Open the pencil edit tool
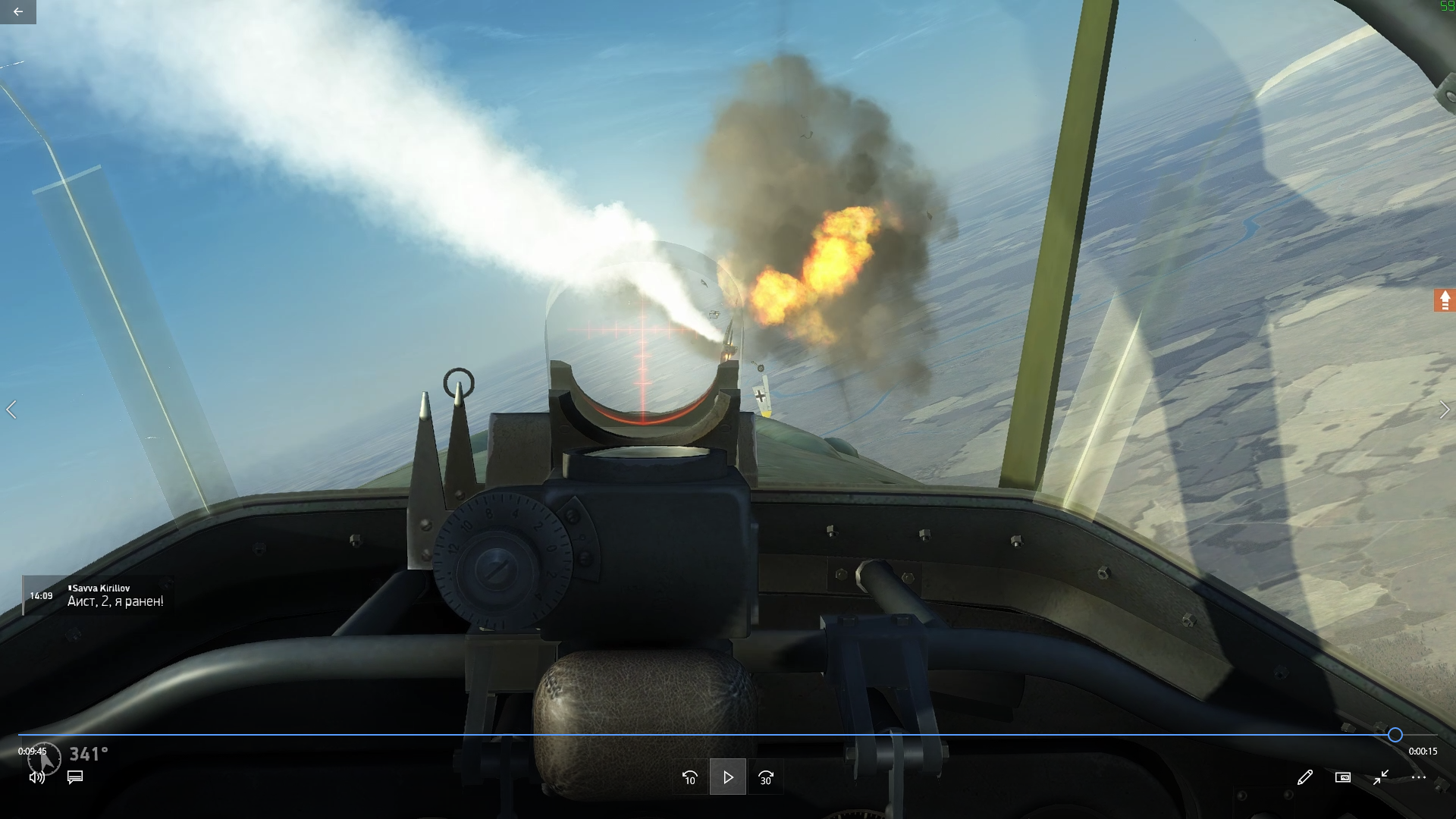Image resolution: width=1456 pixels, height=819 pixels. pyautogui.click(x=1304, y=777)
